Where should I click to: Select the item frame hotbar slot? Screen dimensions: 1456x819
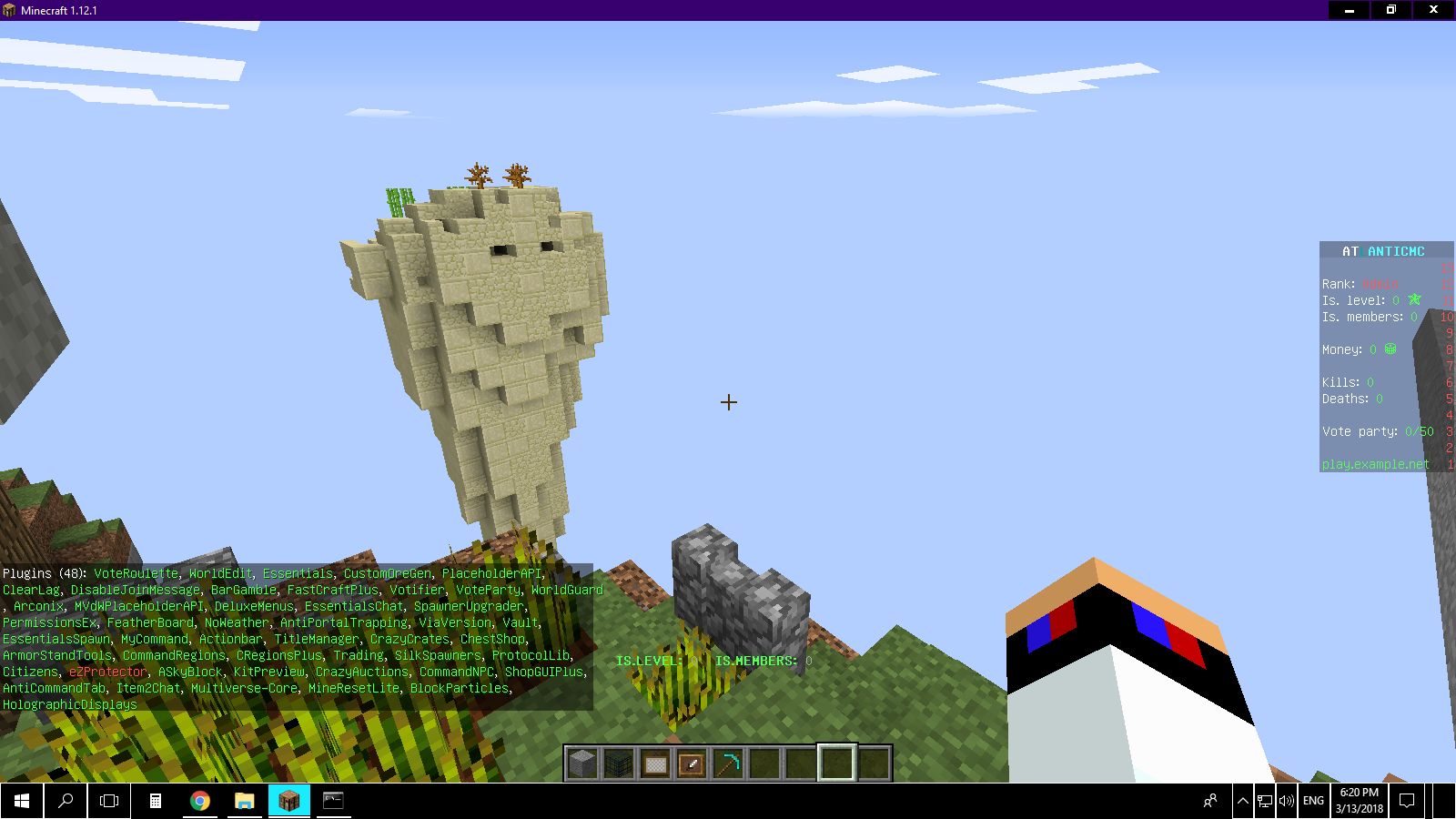[x=692, y=763]
